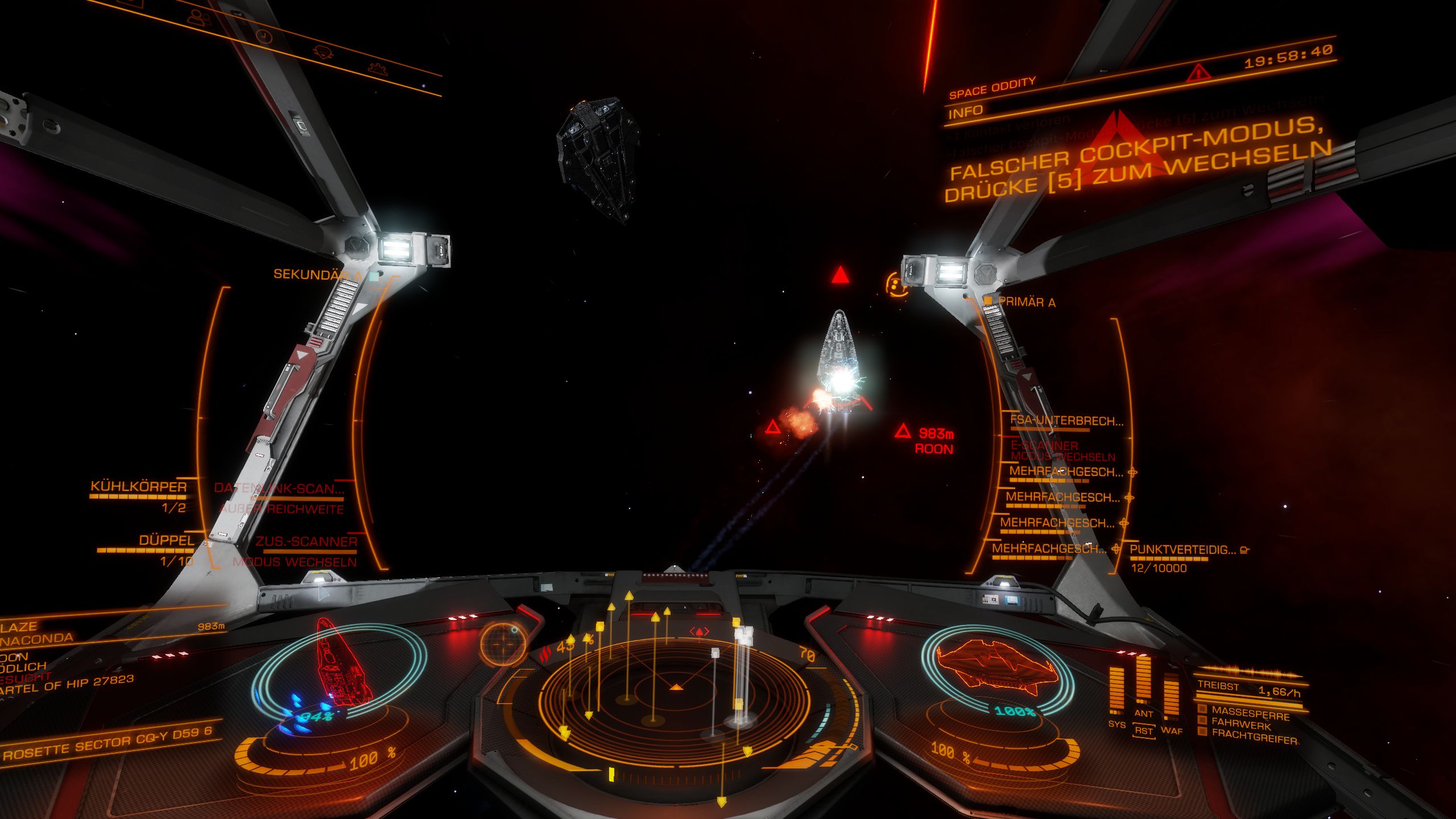Select the clock history tab icon
1456x819 pixels.
pyautogui.click(x=263, y=36)
